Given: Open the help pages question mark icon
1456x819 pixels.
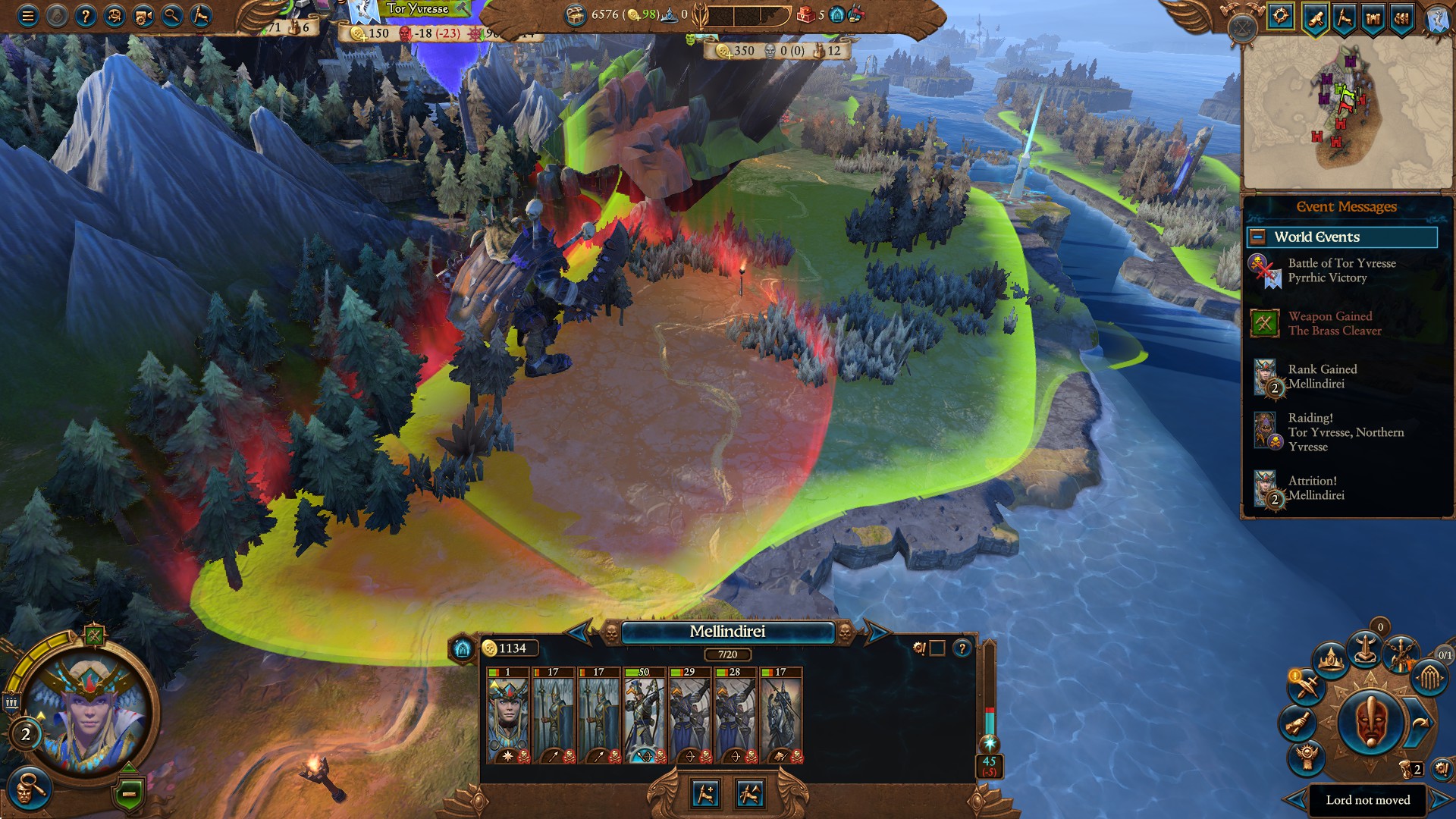Looking at the screenshot, I should click(x=86, y=17).
